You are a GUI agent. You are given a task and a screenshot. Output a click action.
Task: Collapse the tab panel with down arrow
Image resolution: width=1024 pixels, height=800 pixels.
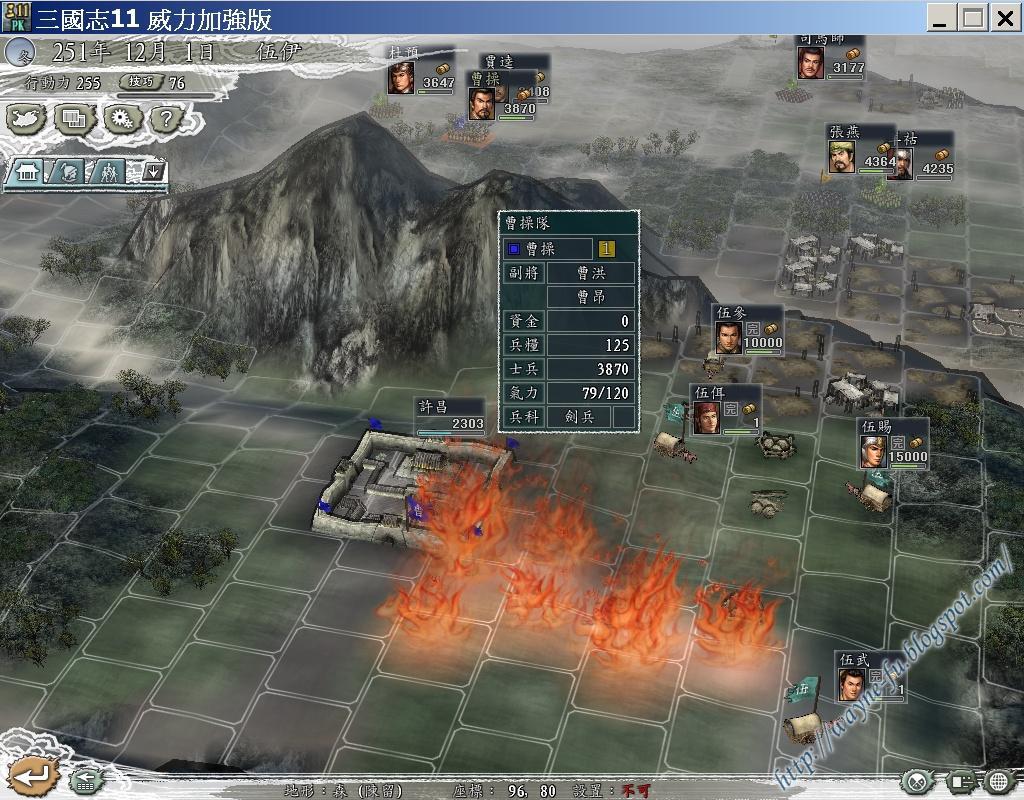[x=152, y=172]
